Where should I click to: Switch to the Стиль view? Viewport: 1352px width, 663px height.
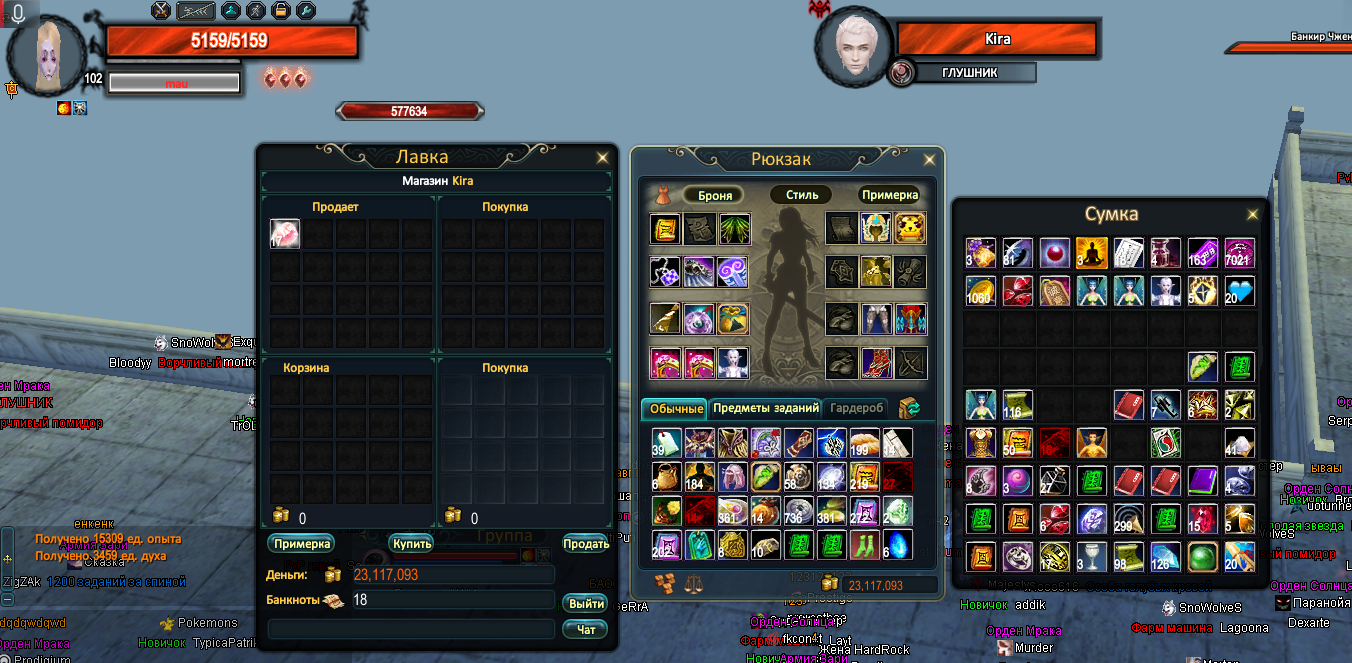coord(802,195)
